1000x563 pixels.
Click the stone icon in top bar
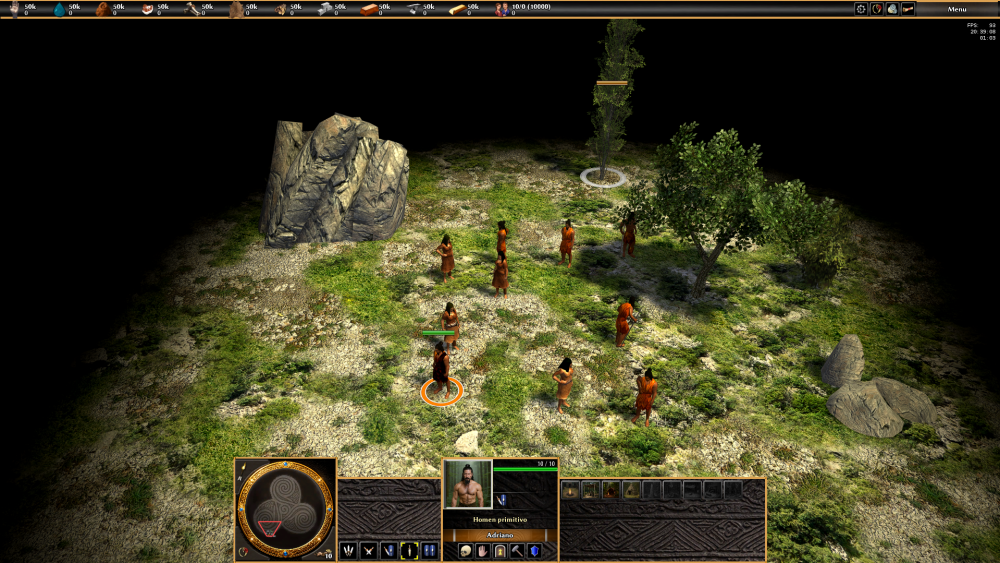tap(892, 9)
